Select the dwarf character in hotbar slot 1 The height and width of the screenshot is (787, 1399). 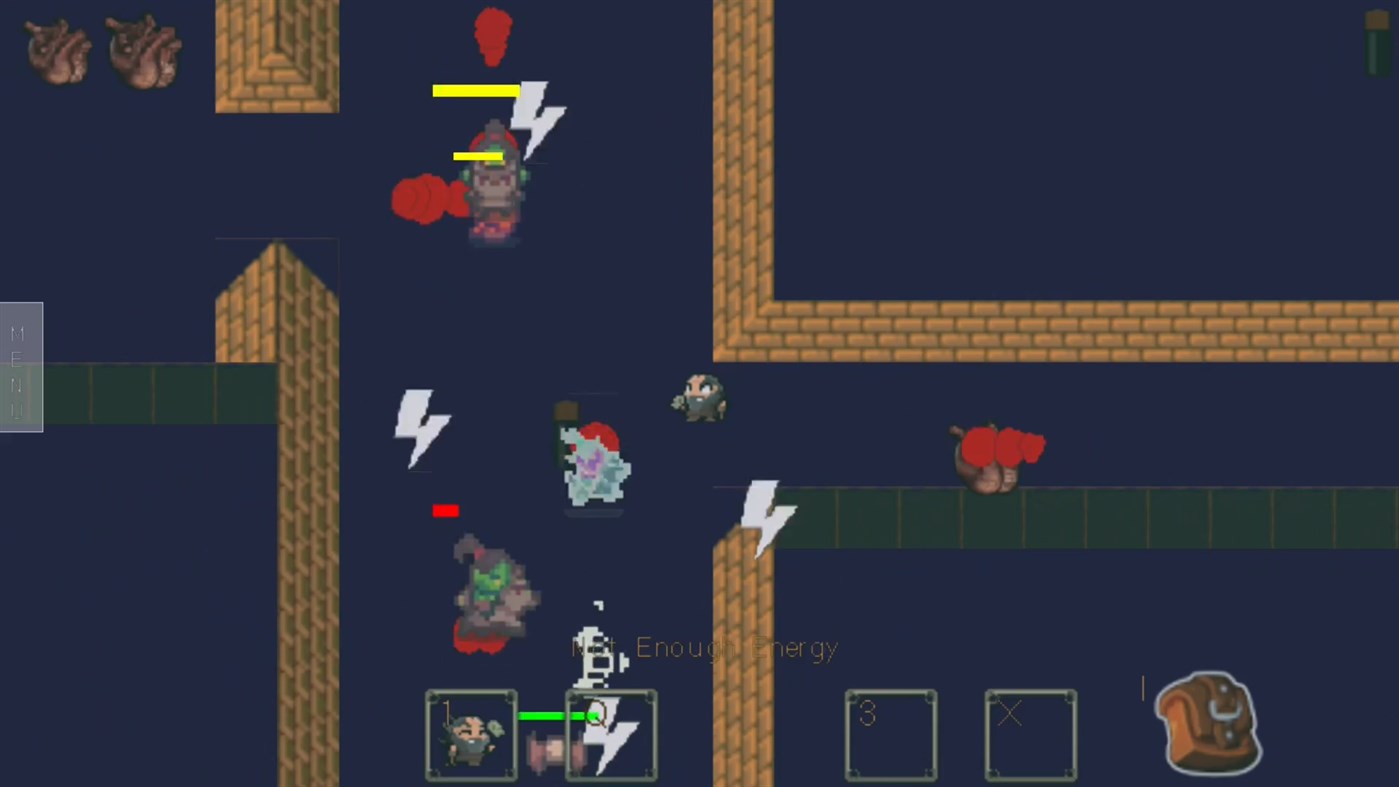pos(470,735)
